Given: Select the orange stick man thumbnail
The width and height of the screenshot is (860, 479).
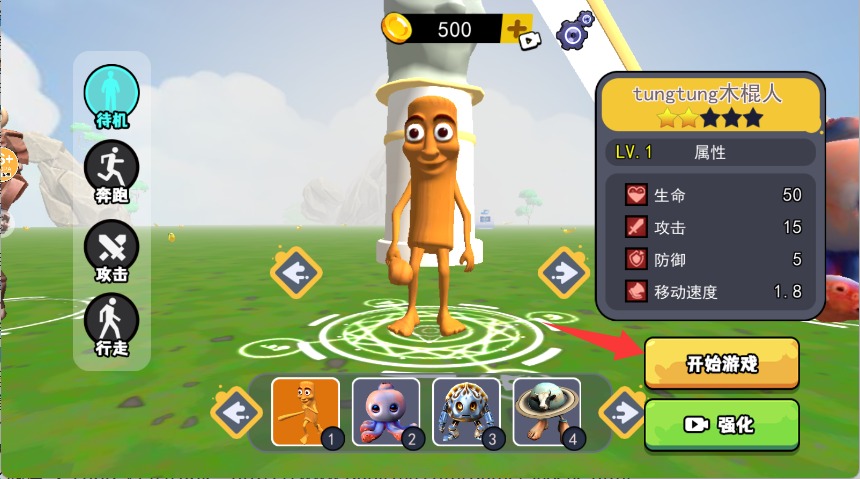Looking at the screenshot, I should 305,411.
